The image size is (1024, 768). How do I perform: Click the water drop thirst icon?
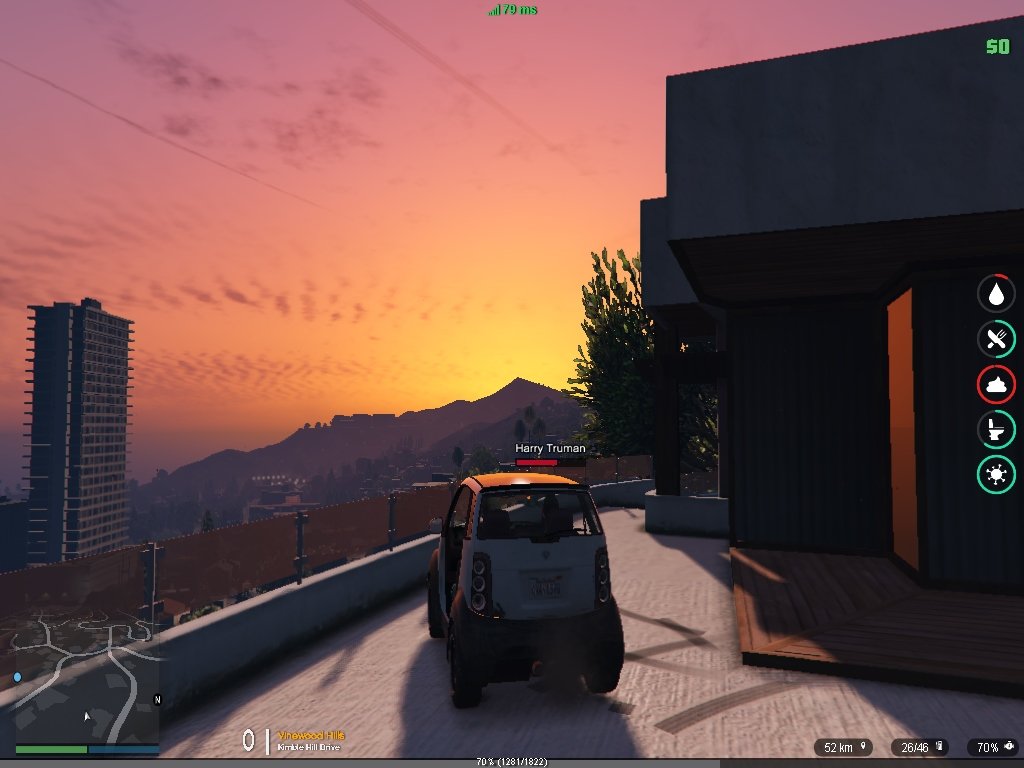point(996,293)
